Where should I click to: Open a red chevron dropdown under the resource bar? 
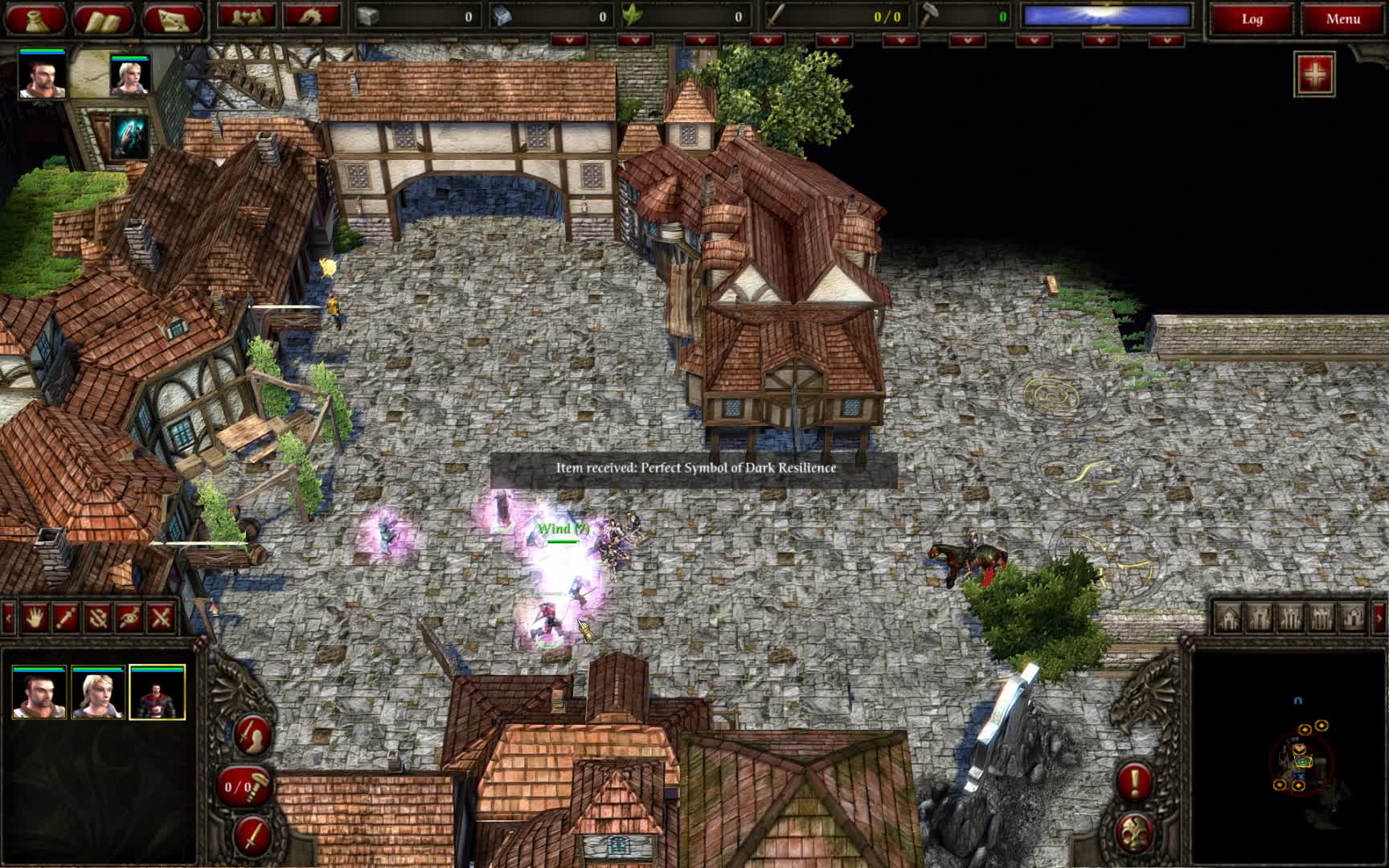567,35
